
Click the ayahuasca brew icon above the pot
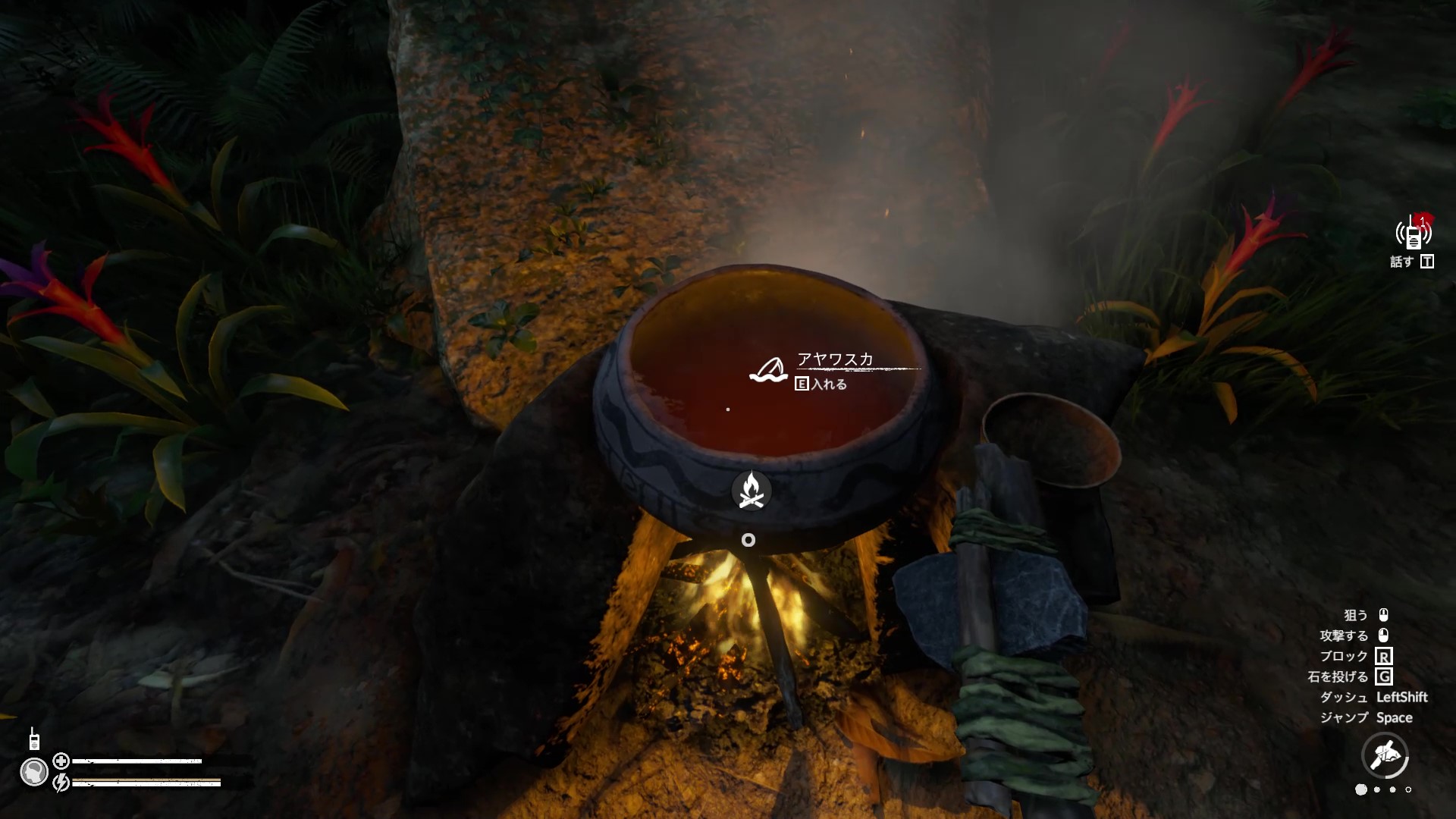[x=768, y=370]
